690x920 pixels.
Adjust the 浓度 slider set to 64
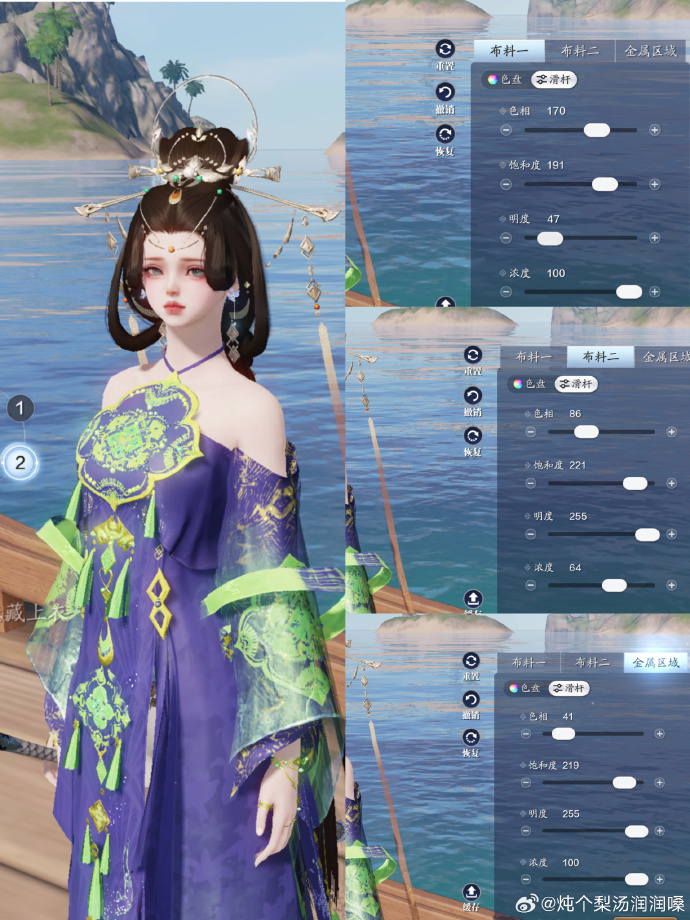614,585
